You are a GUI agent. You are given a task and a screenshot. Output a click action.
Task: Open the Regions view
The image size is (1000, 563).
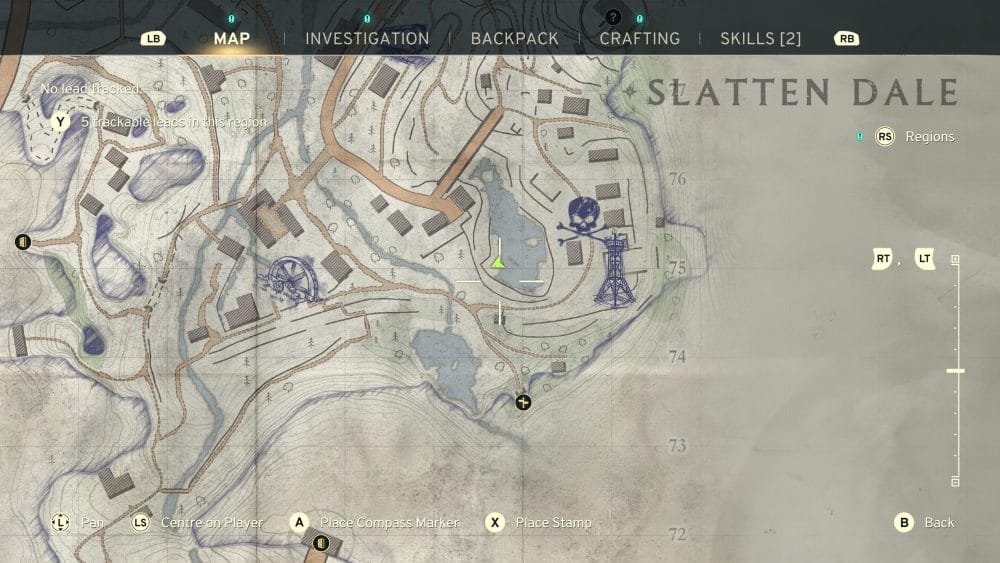pos(928,137)
